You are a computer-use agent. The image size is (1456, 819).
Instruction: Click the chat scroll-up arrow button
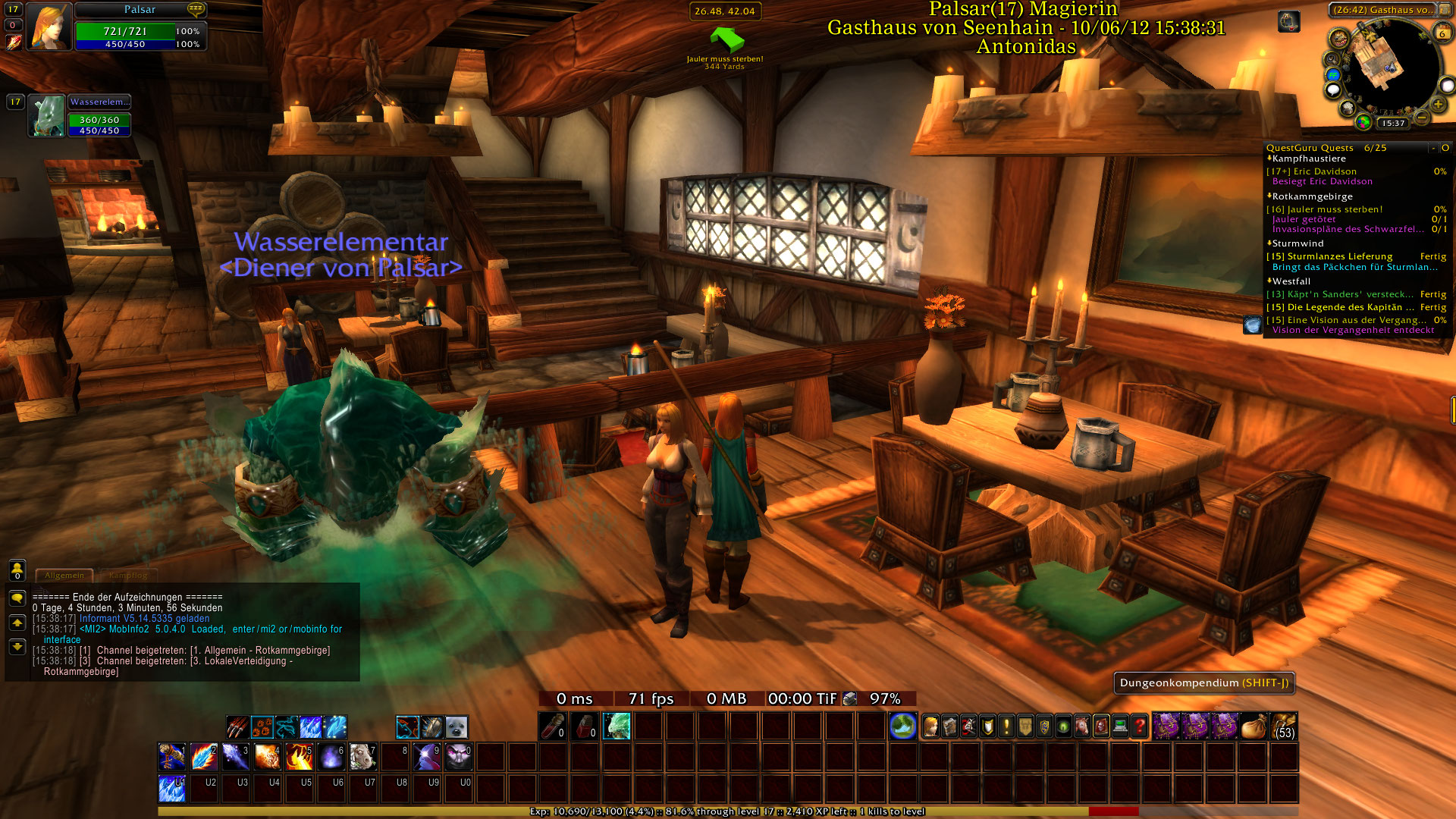[x=17, y=623]
